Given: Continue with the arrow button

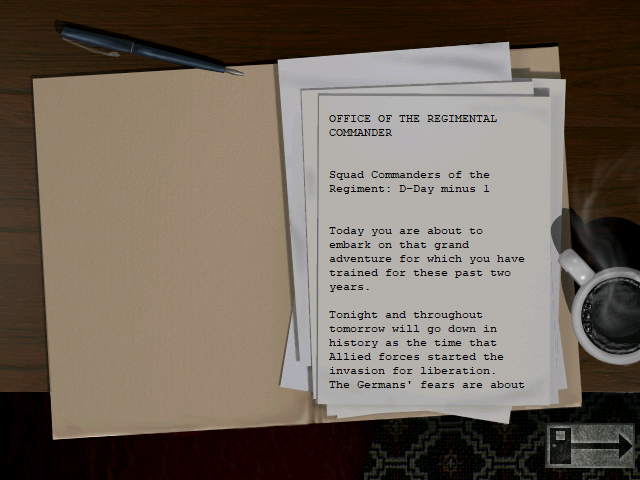Looking at the screenshot, I should pos(591,445).
